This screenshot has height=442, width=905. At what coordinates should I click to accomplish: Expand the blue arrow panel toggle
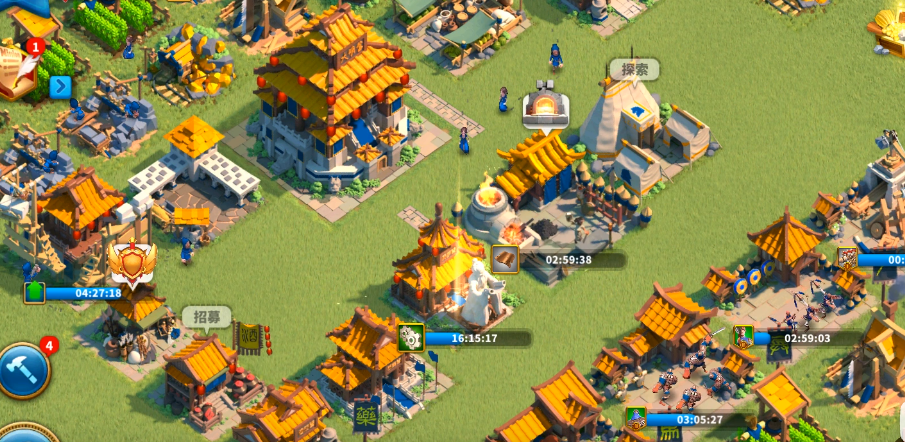click(60, 86)
